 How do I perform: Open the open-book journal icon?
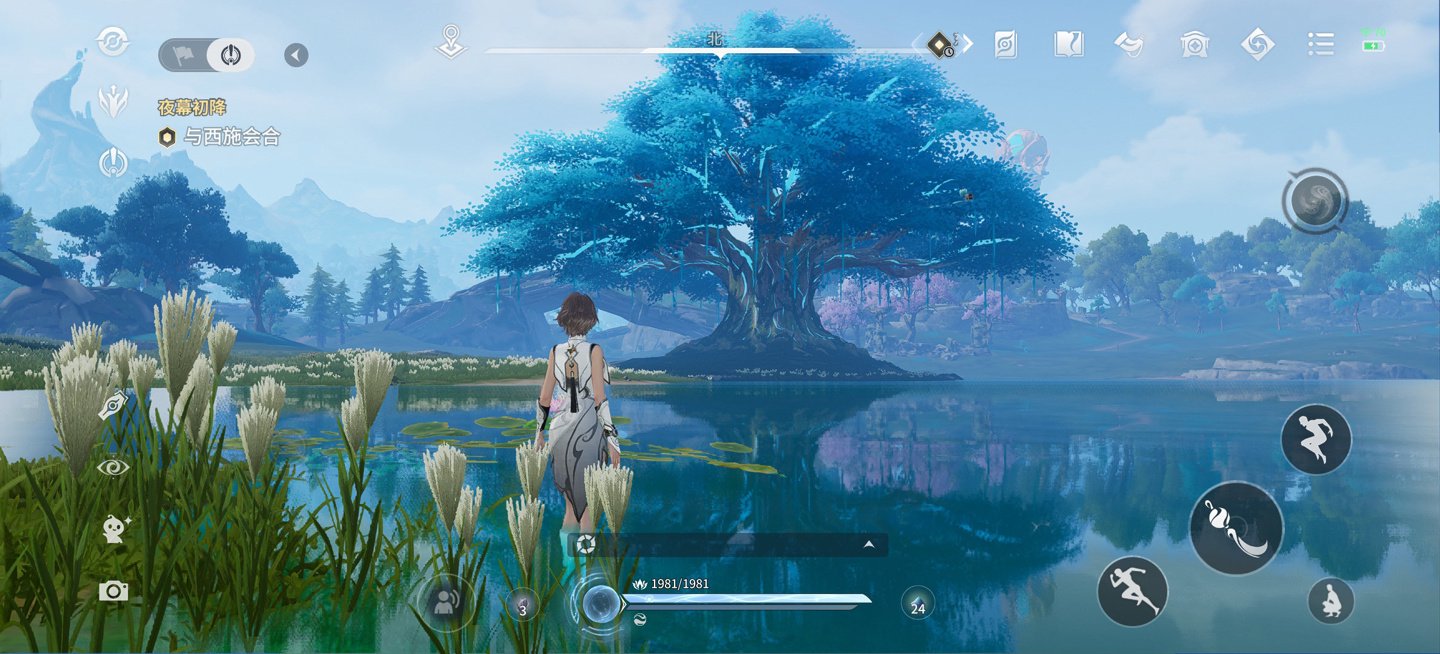click(1068, 44)
